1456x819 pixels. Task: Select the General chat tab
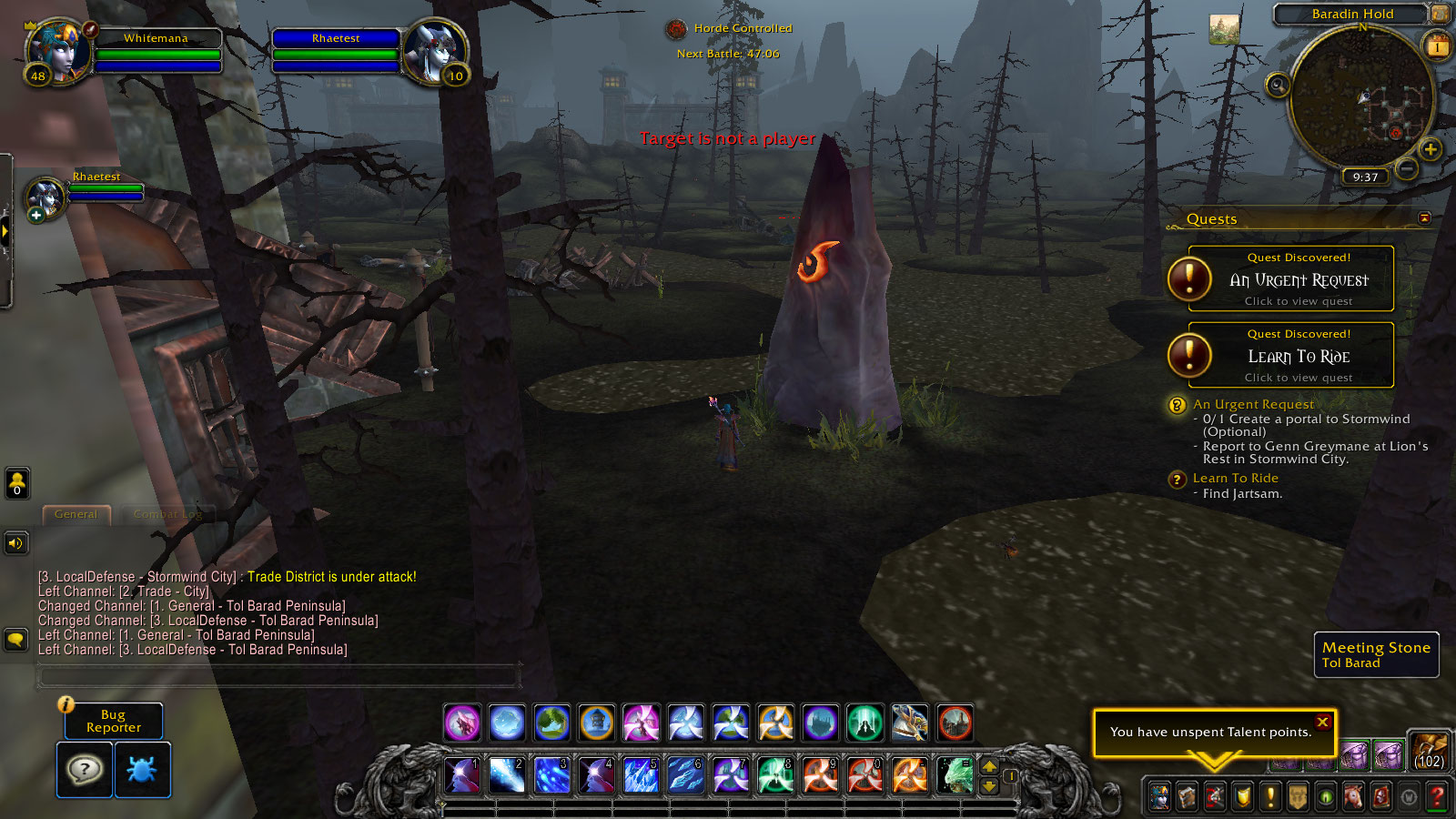click(x=76, y=514)
